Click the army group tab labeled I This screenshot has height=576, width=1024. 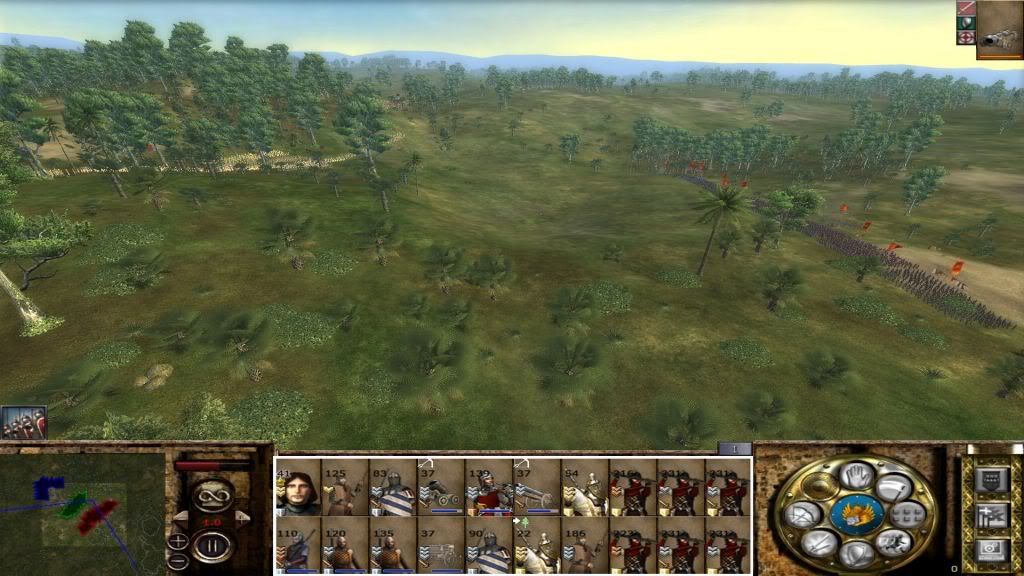[x=735, y=449]
